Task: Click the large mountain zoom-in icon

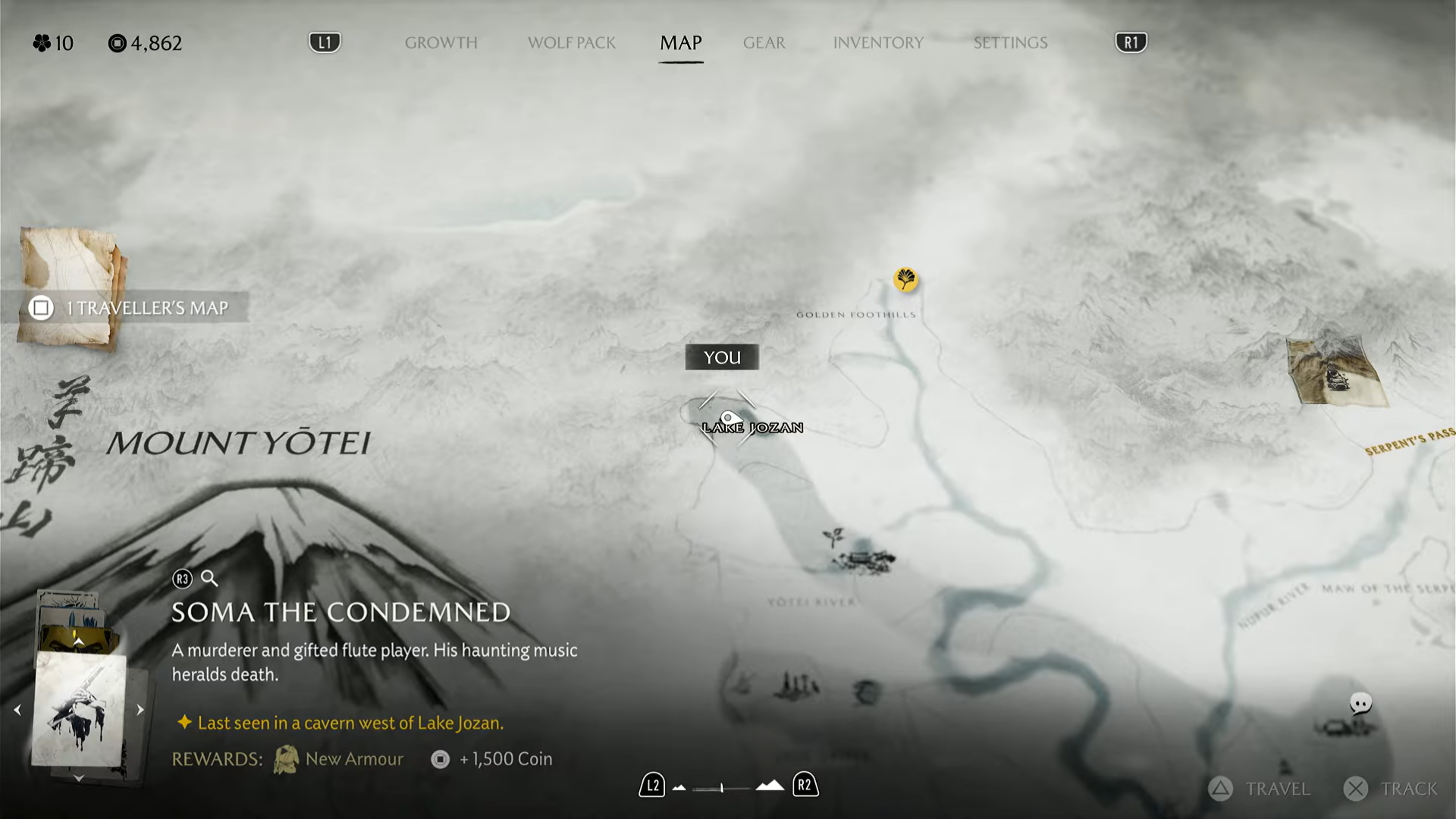Action: (x=770, y=786)
